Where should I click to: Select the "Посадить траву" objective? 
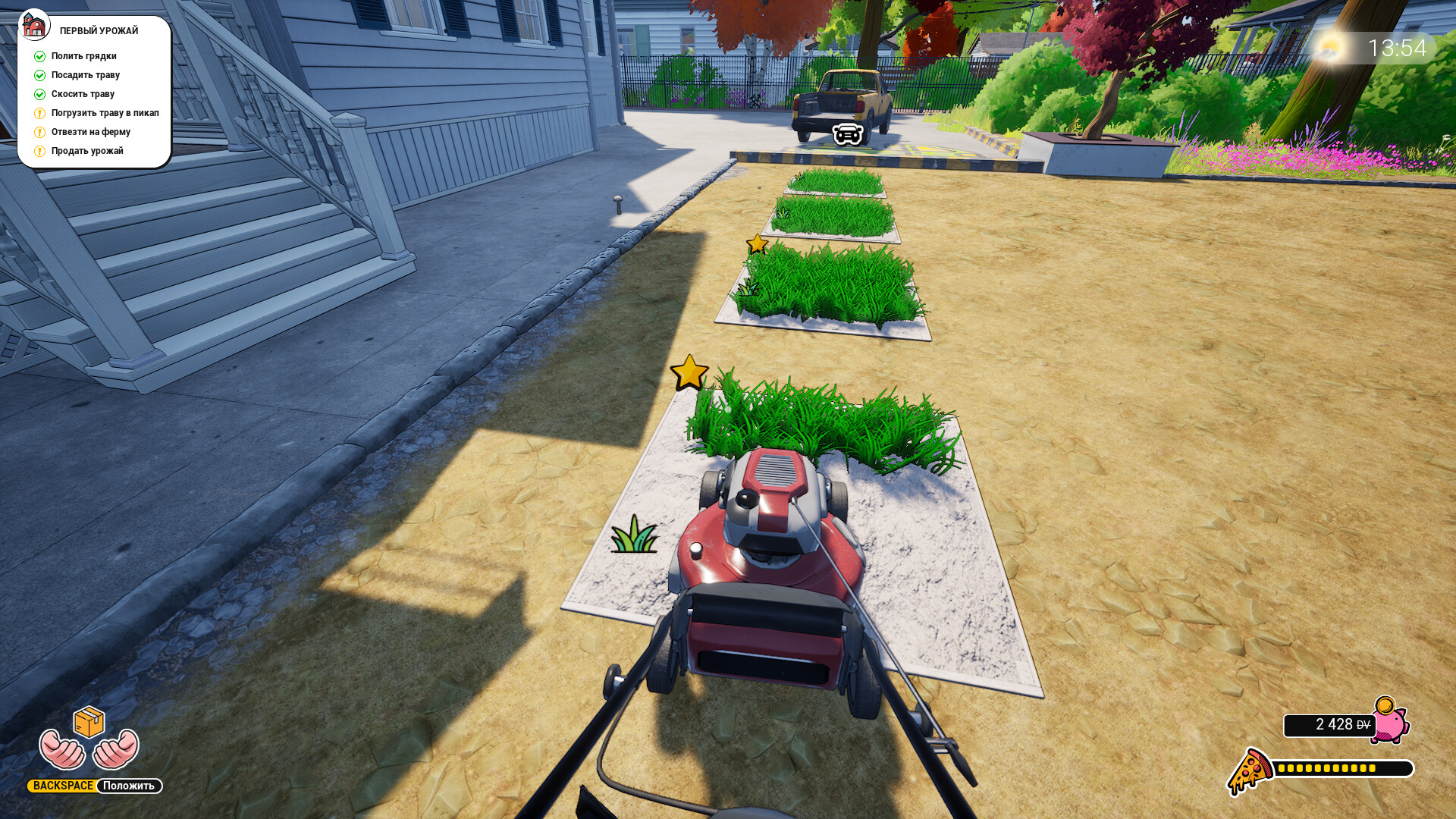click(85, 75)
